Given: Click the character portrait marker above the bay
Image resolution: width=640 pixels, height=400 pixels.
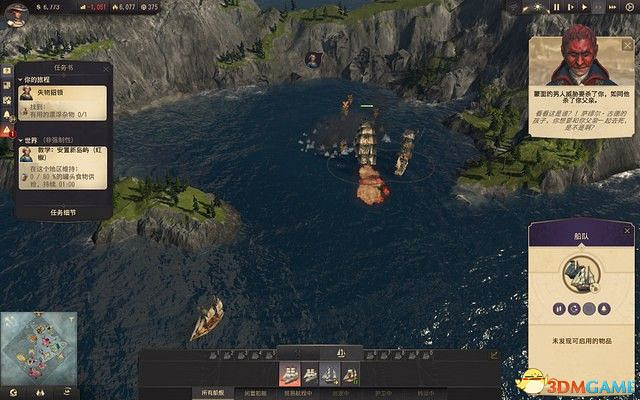Looking at the screenshot, I should point(312,59).
